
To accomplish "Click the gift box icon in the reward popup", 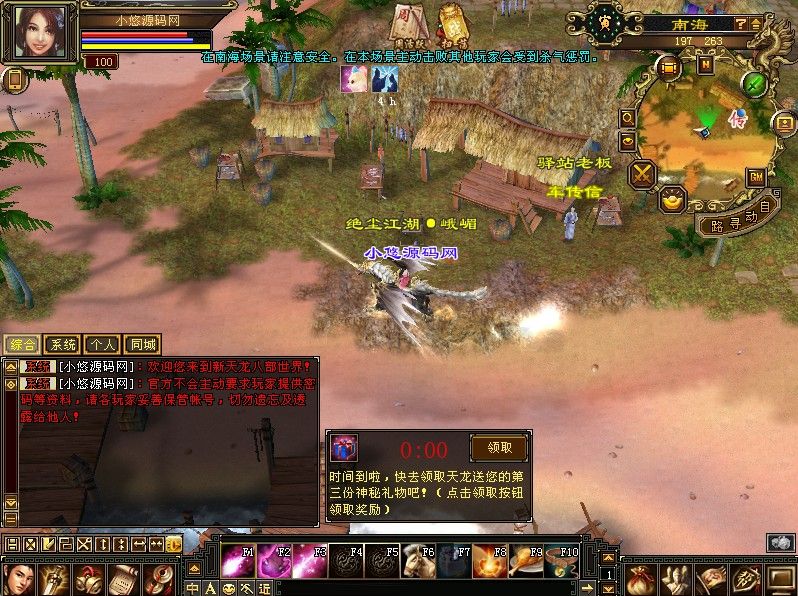I will pos(345,449).
